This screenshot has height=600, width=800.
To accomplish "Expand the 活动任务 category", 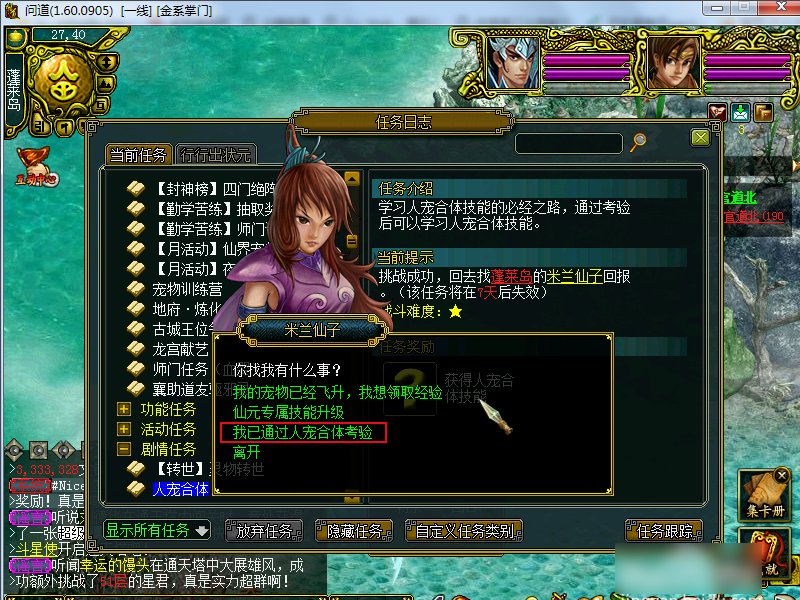I will coord(124,429).
